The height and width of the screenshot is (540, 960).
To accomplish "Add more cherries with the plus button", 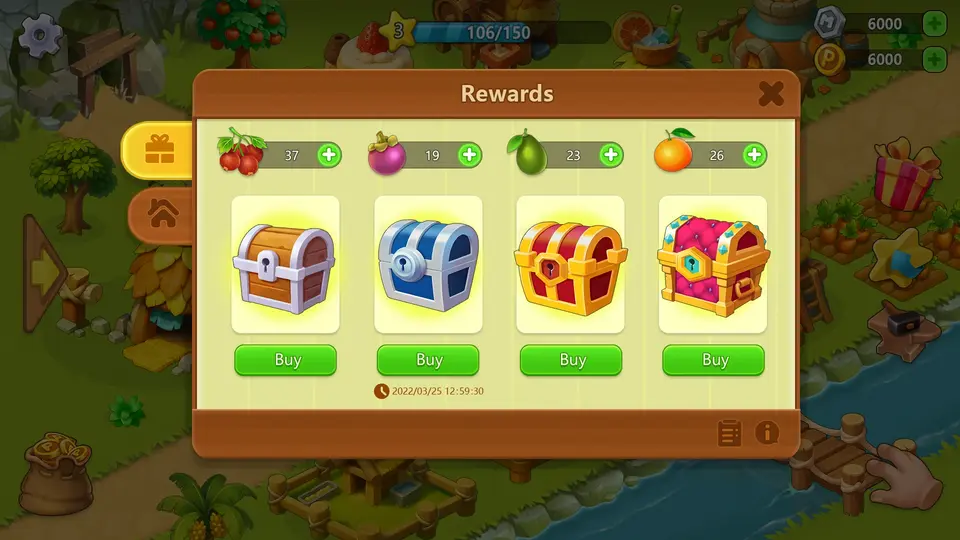I will [329, 155].
